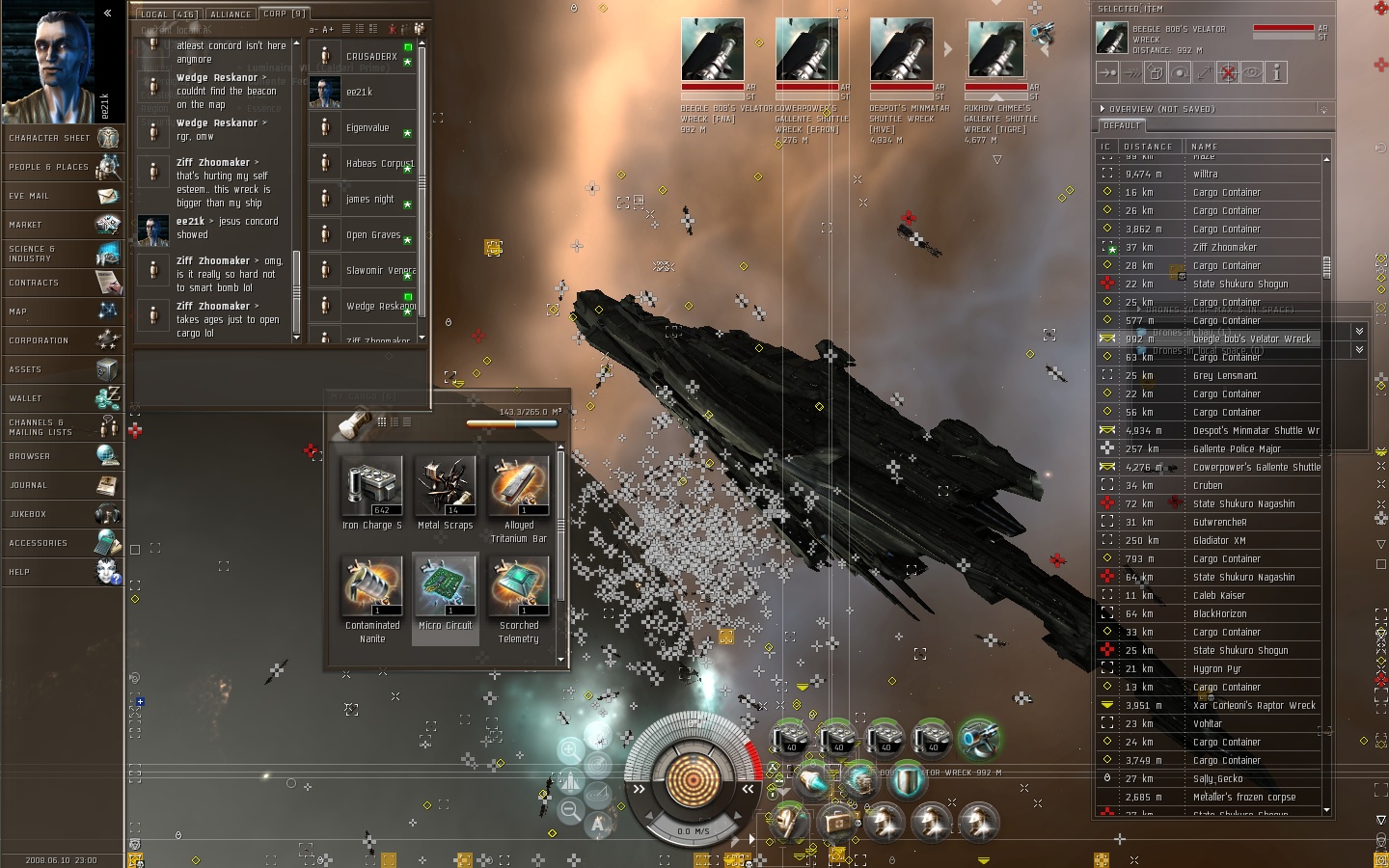Select the Metal Scraps item
This screenshot has width=1389, height=868.
point(446,486)
